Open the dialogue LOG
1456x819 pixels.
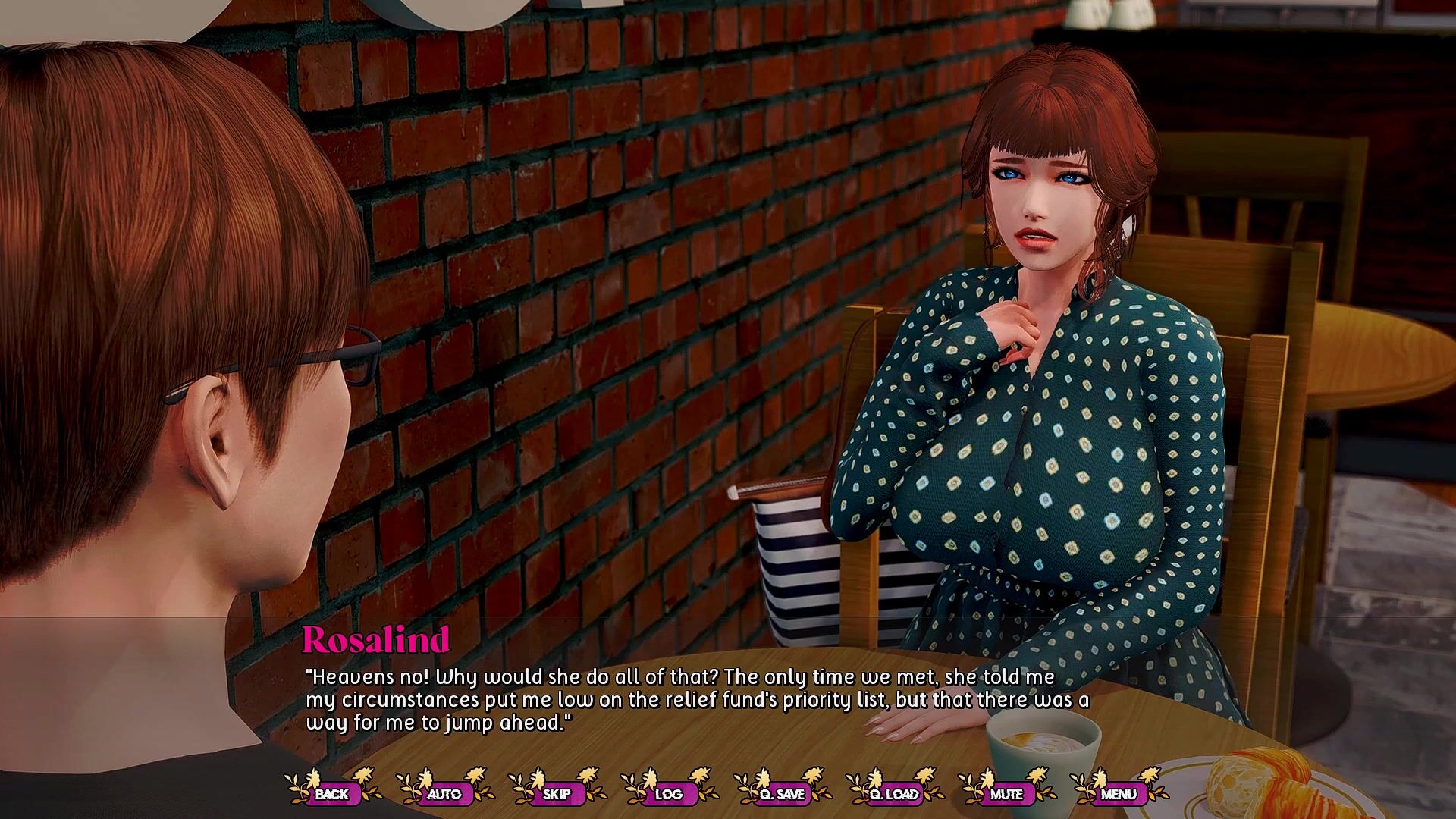pos(668,794)
